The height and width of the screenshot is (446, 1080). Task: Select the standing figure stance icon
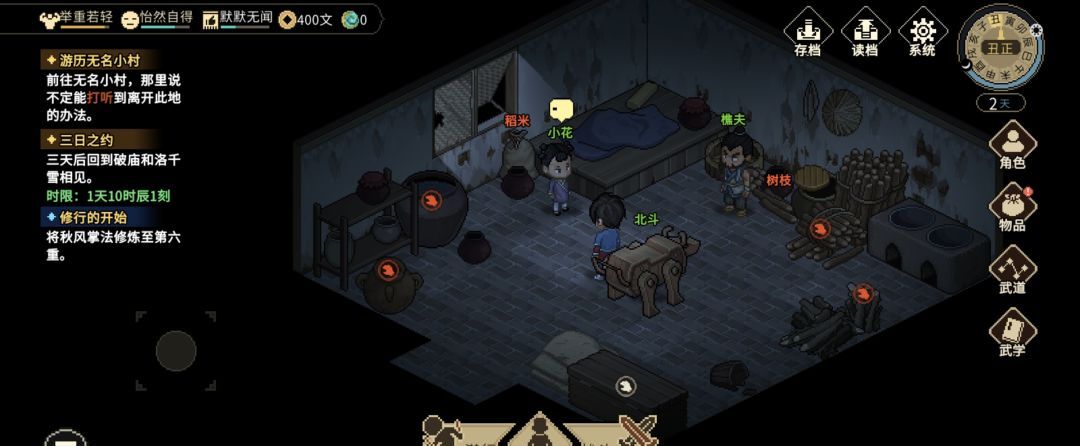tap(540, 433)
